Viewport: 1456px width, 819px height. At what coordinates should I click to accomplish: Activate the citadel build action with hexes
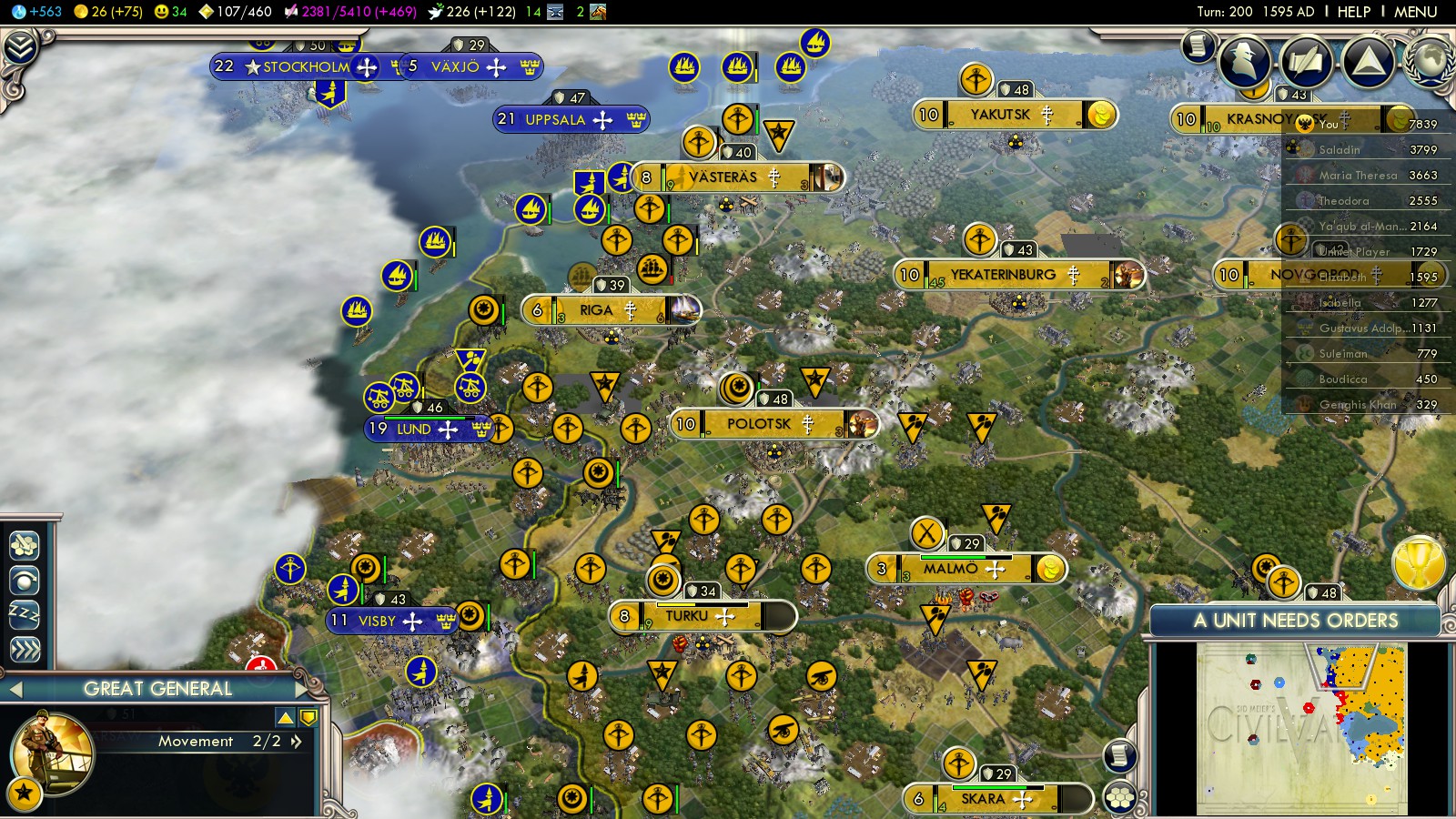tap(25, 545)
